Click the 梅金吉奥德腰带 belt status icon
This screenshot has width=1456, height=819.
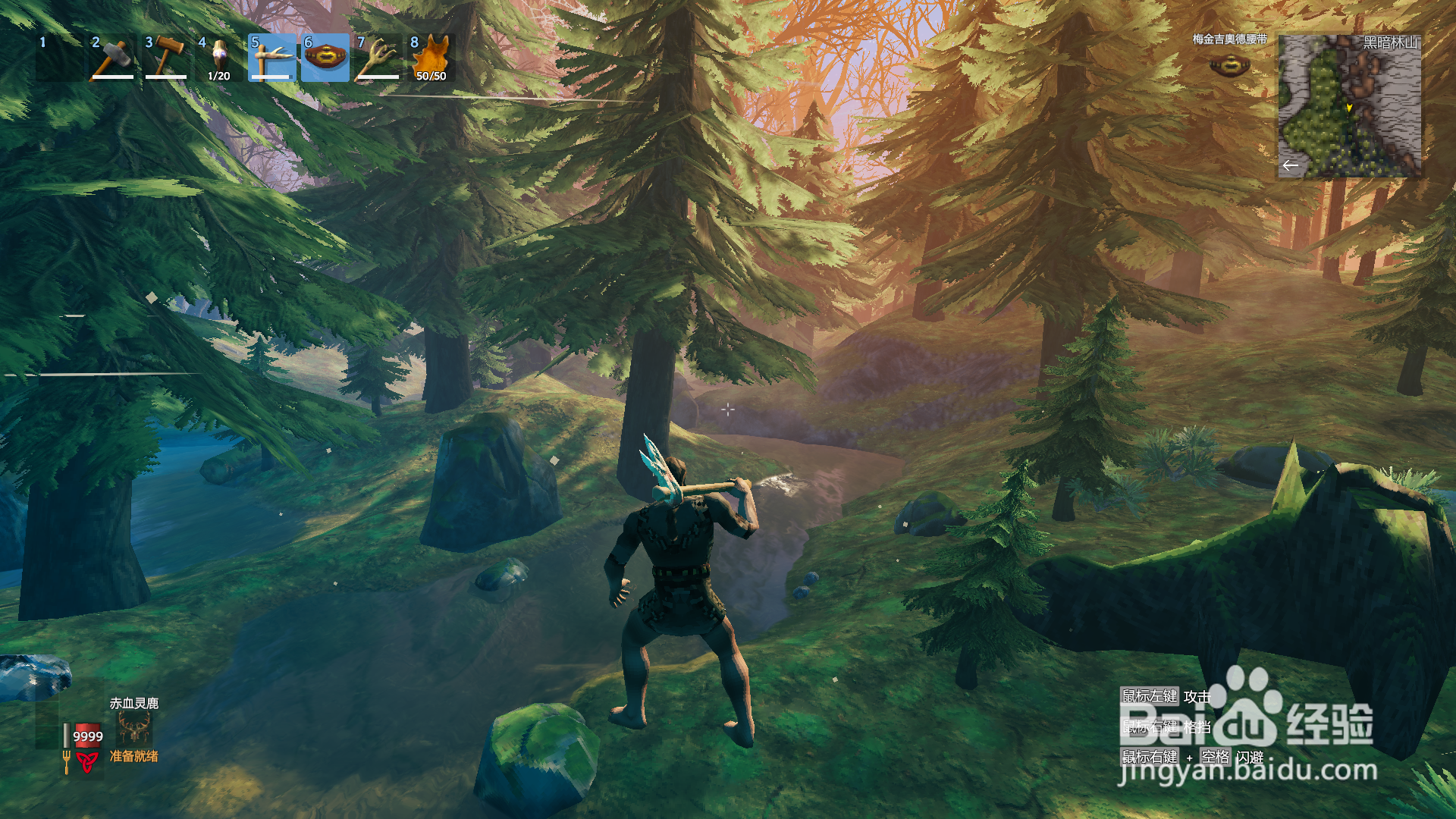click(1229, 66)
